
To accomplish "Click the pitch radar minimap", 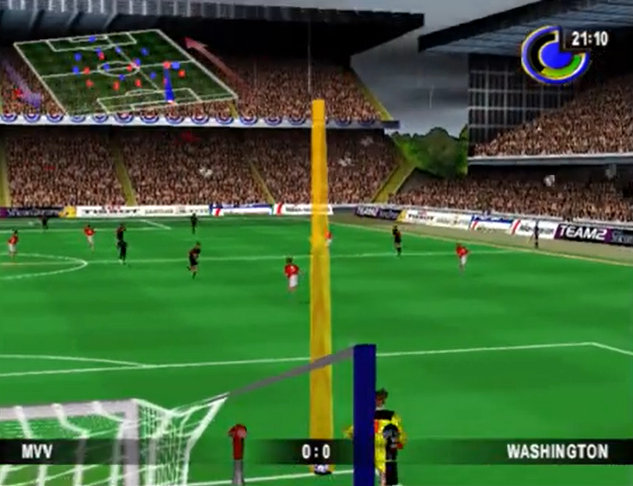I will pyautogui.click(x=125, y=71).
